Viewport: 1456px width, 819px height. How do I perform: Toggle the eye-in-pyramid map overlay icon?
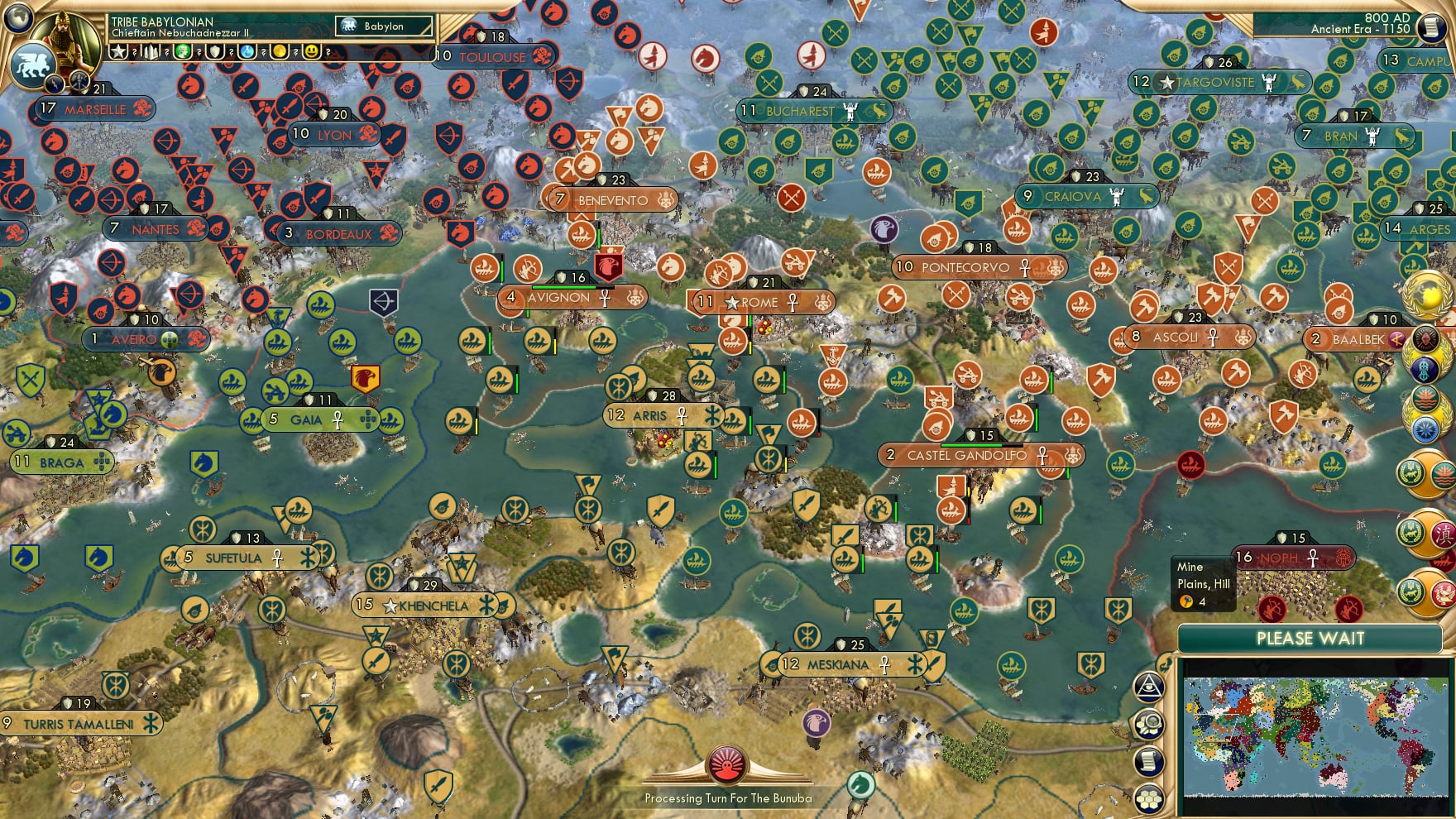[x=1148, y=687]
